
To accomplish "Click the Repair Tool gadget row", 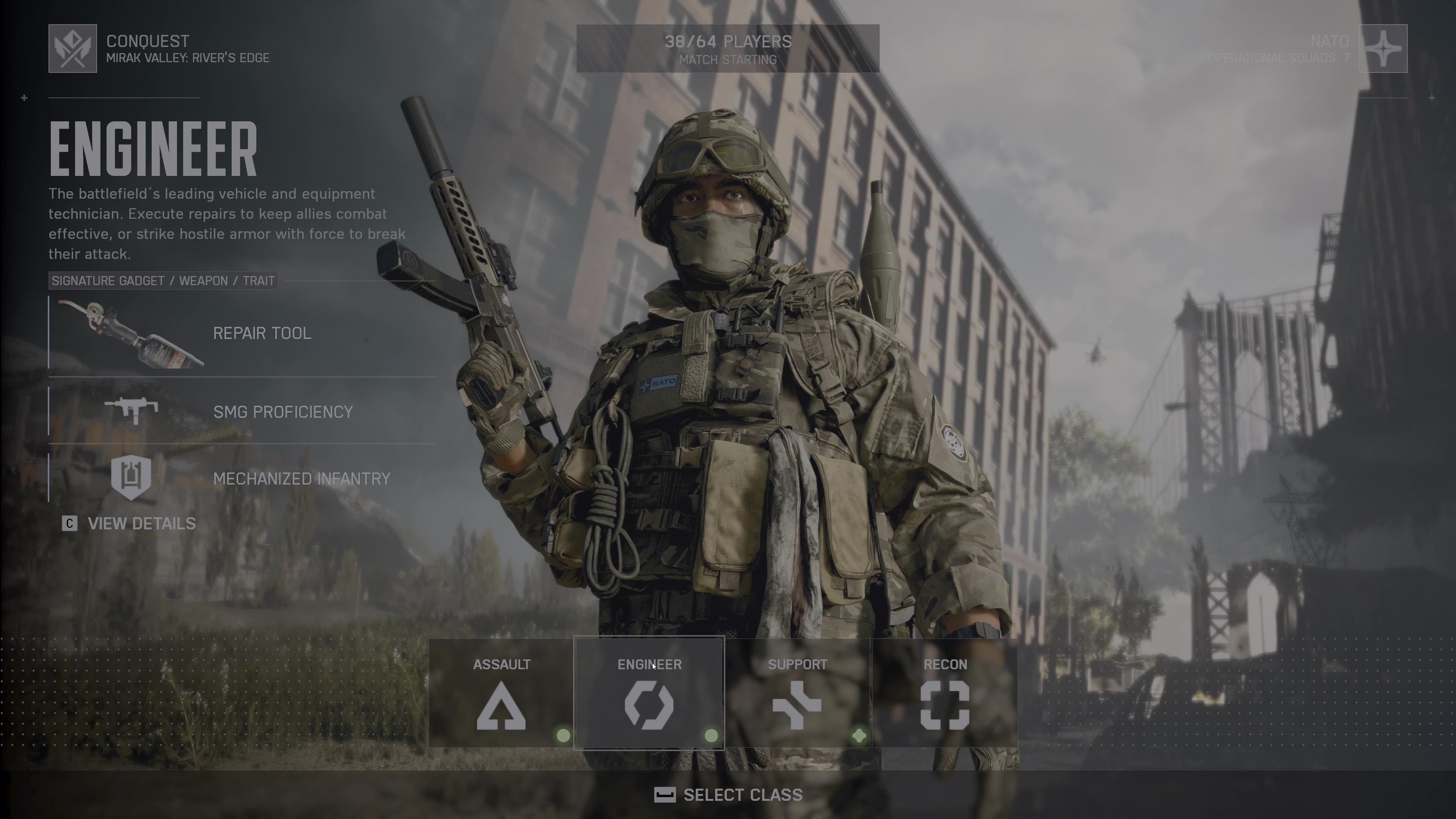I will click(x=243, y=333).
